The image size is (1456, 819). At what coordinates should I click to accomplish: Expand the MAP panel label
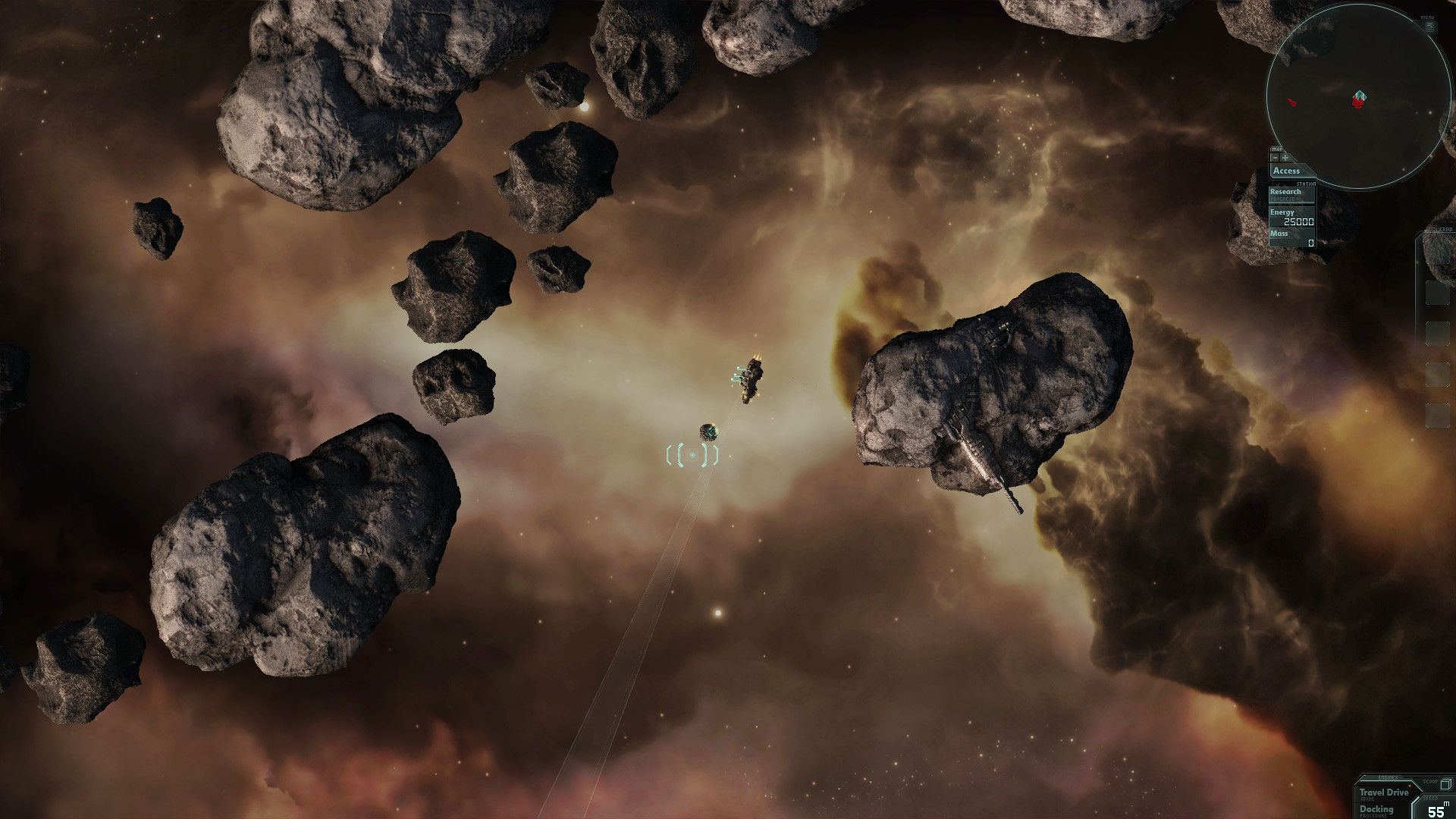pyautogui.click(x=1277, y=149)
